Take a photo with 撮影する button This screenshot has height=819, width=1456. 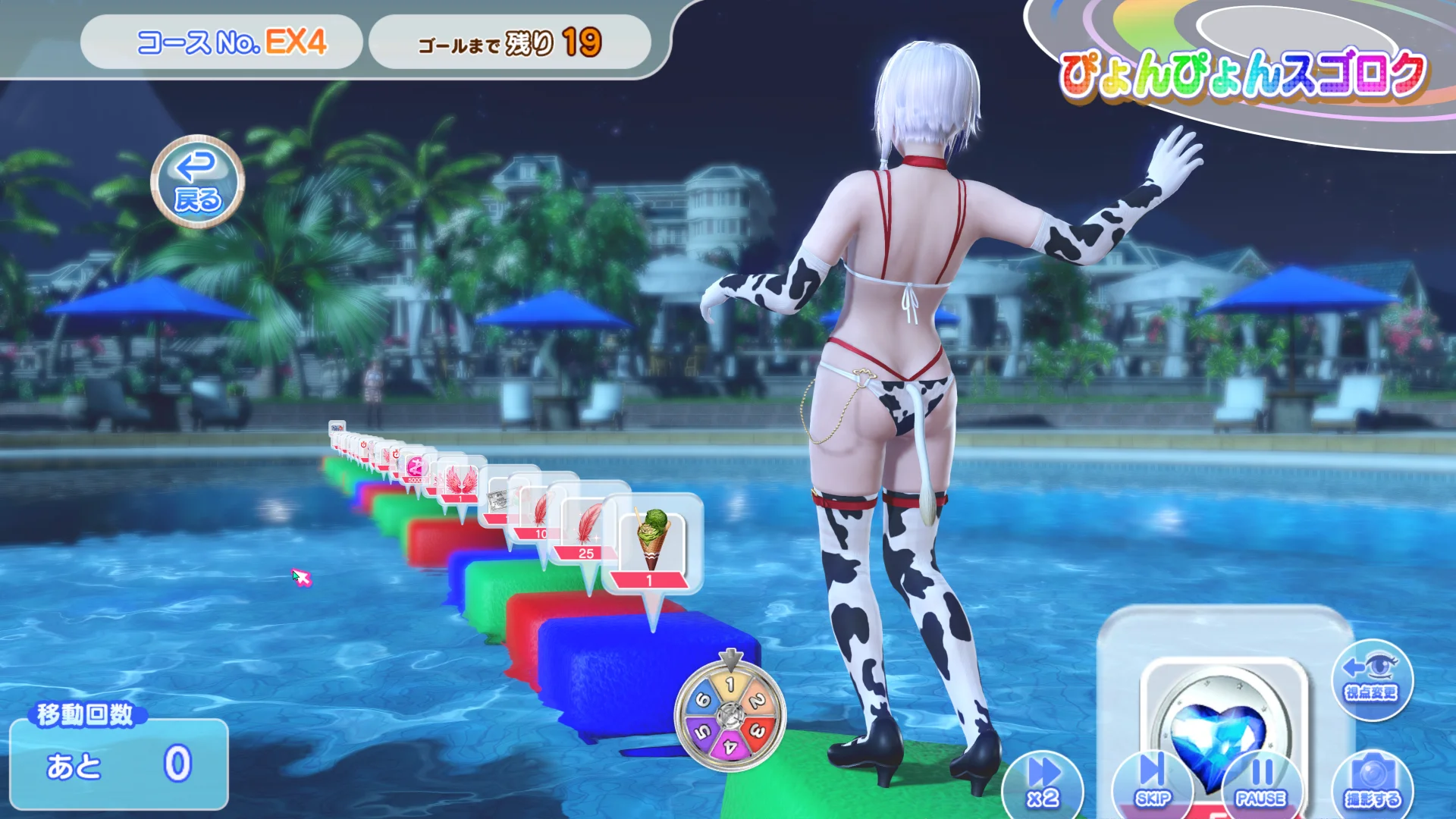tap(1371, 784)
